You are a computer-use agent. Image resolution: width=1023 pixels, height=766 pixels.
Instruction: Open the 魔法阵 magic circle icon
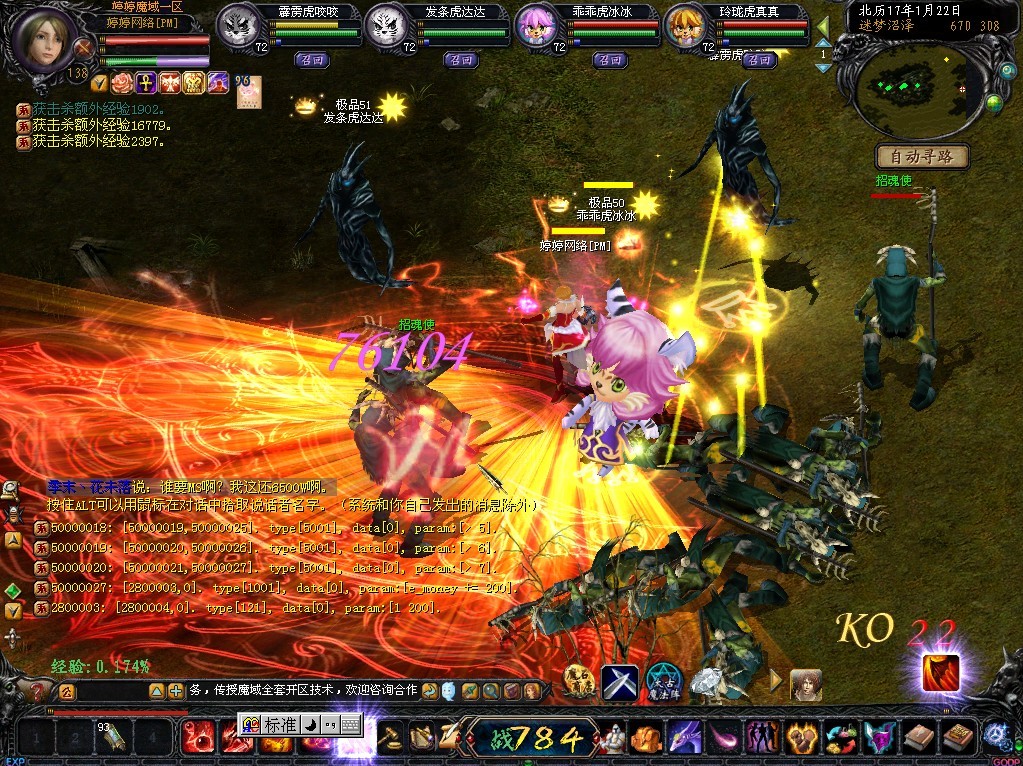point(664,682)
